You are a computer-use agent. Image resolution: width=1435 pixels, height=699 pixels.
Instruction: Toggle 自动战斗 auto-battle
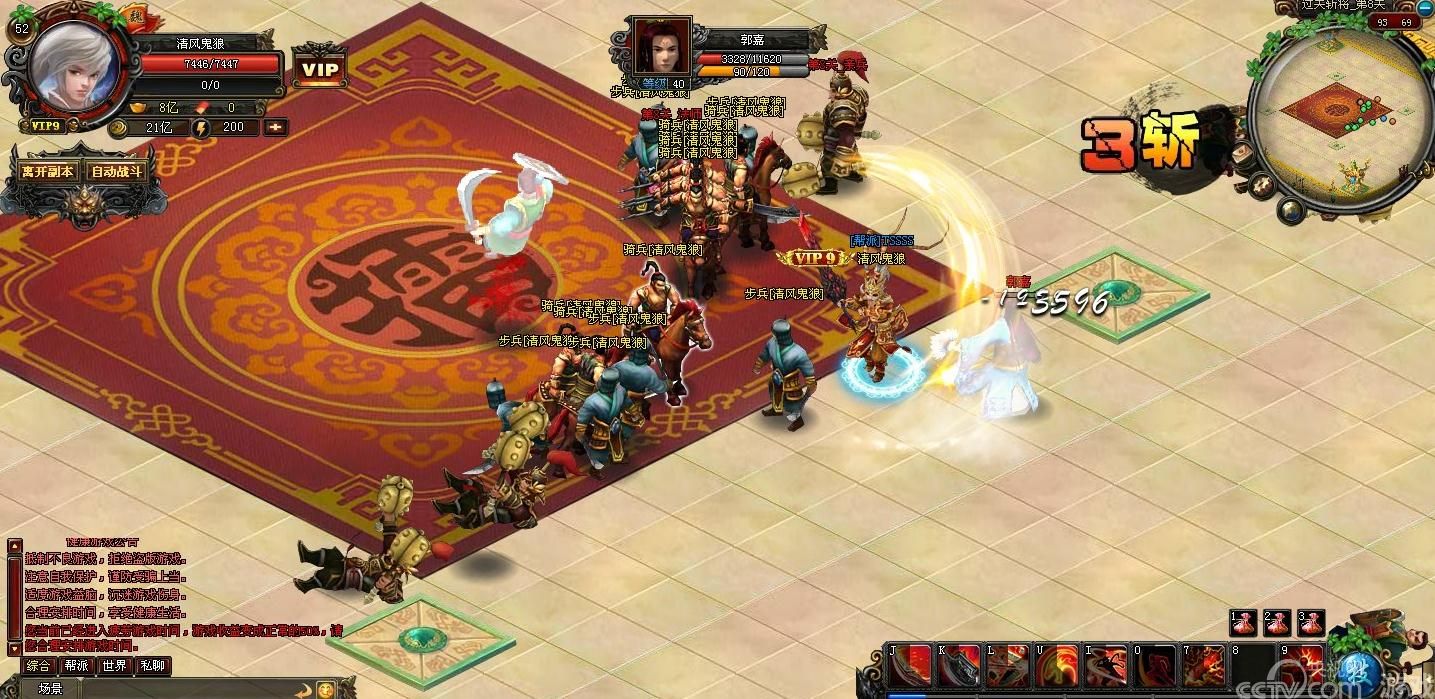pyautogui.click(x=117, y=171)
